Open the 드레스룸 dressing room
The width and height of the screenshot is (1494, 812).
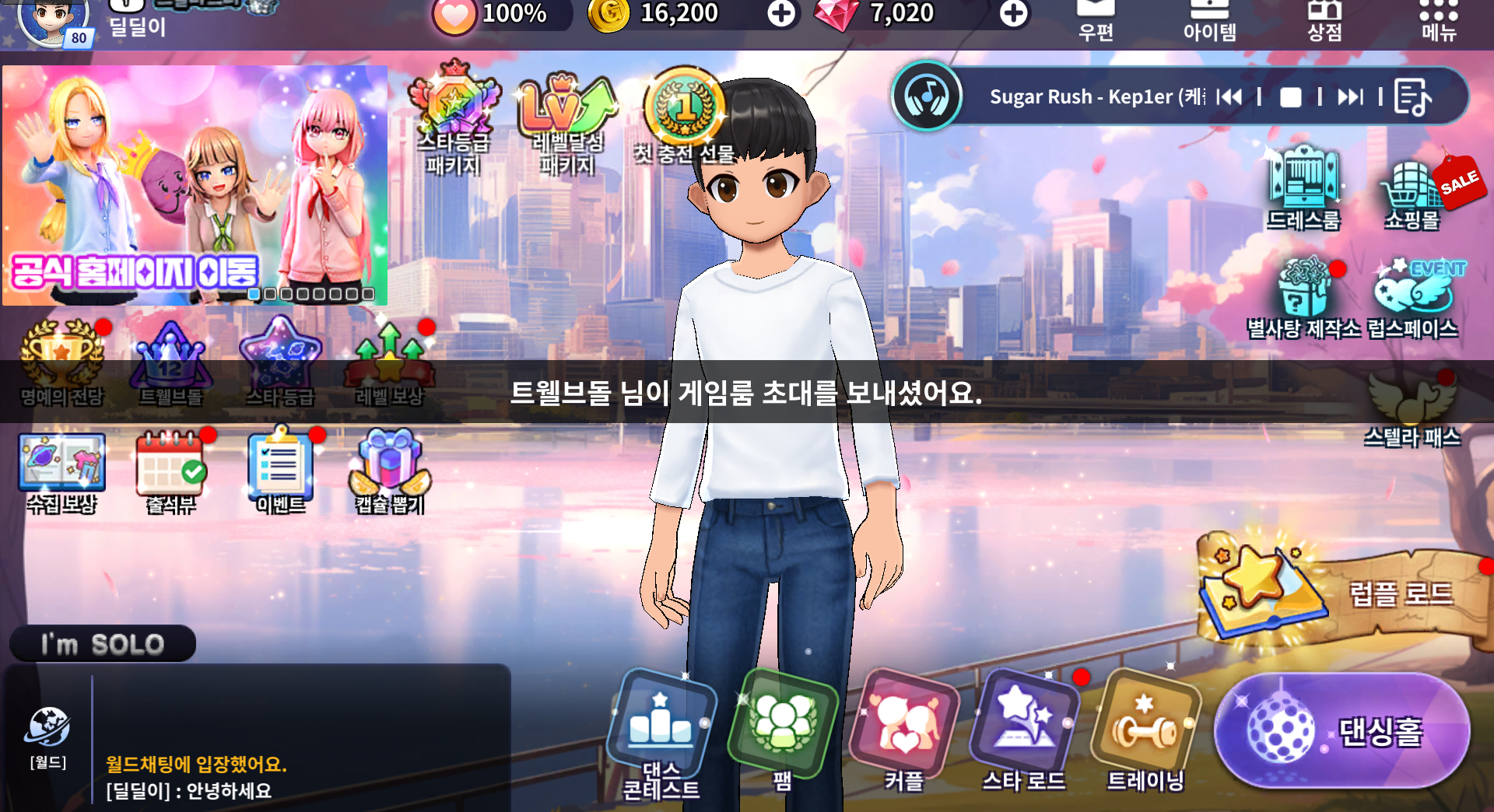point(1304,188)
